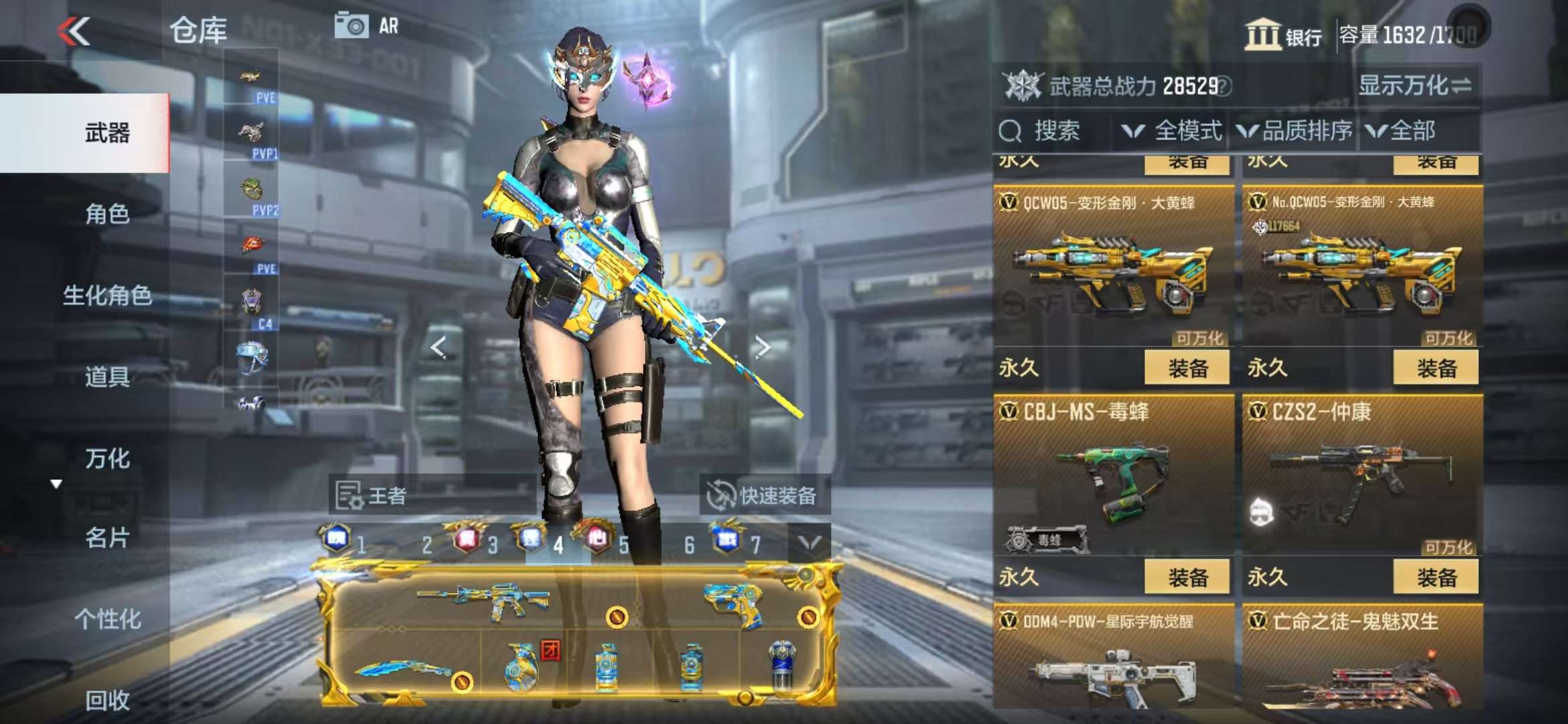Open the AR camera mode

point(366,26)
